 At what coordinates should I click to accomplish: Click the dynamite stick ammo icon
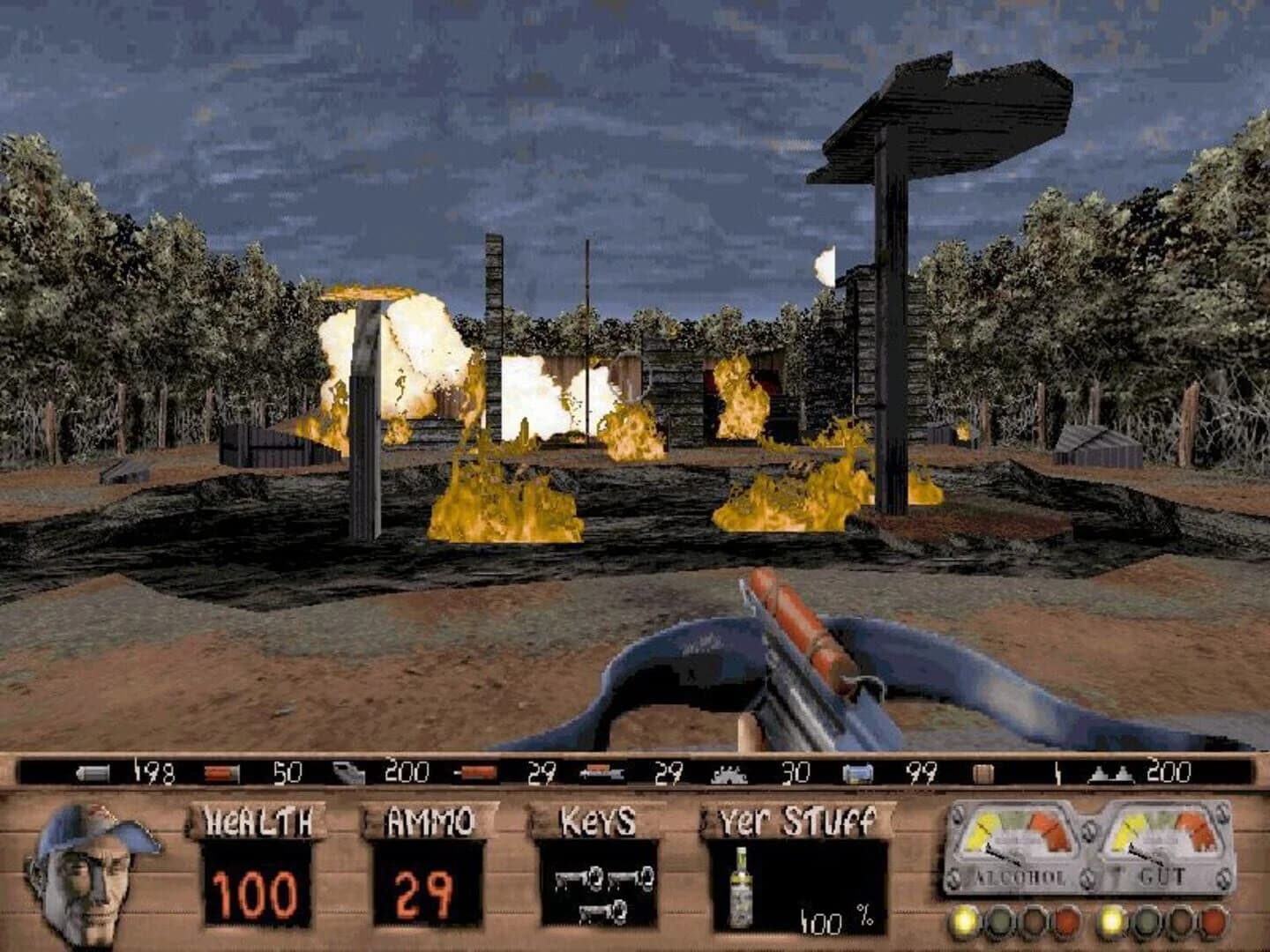474,773
